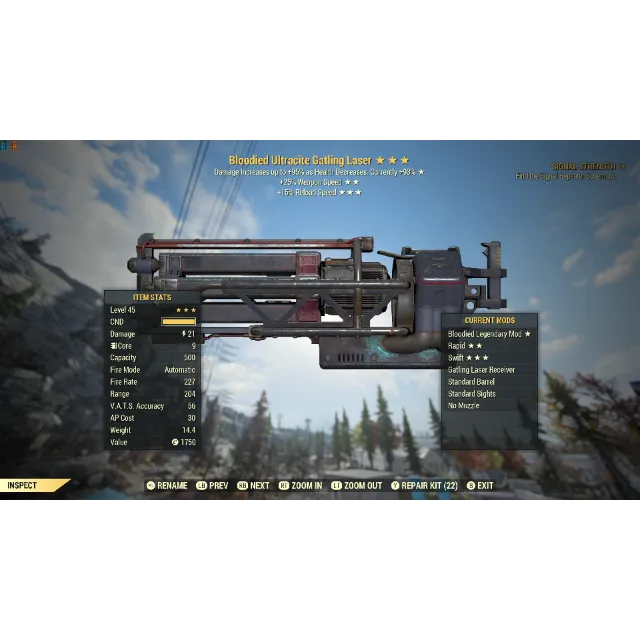This screenshot has height=640, width=640.
Task: Choose the Rename option
Action: point(167,486)
